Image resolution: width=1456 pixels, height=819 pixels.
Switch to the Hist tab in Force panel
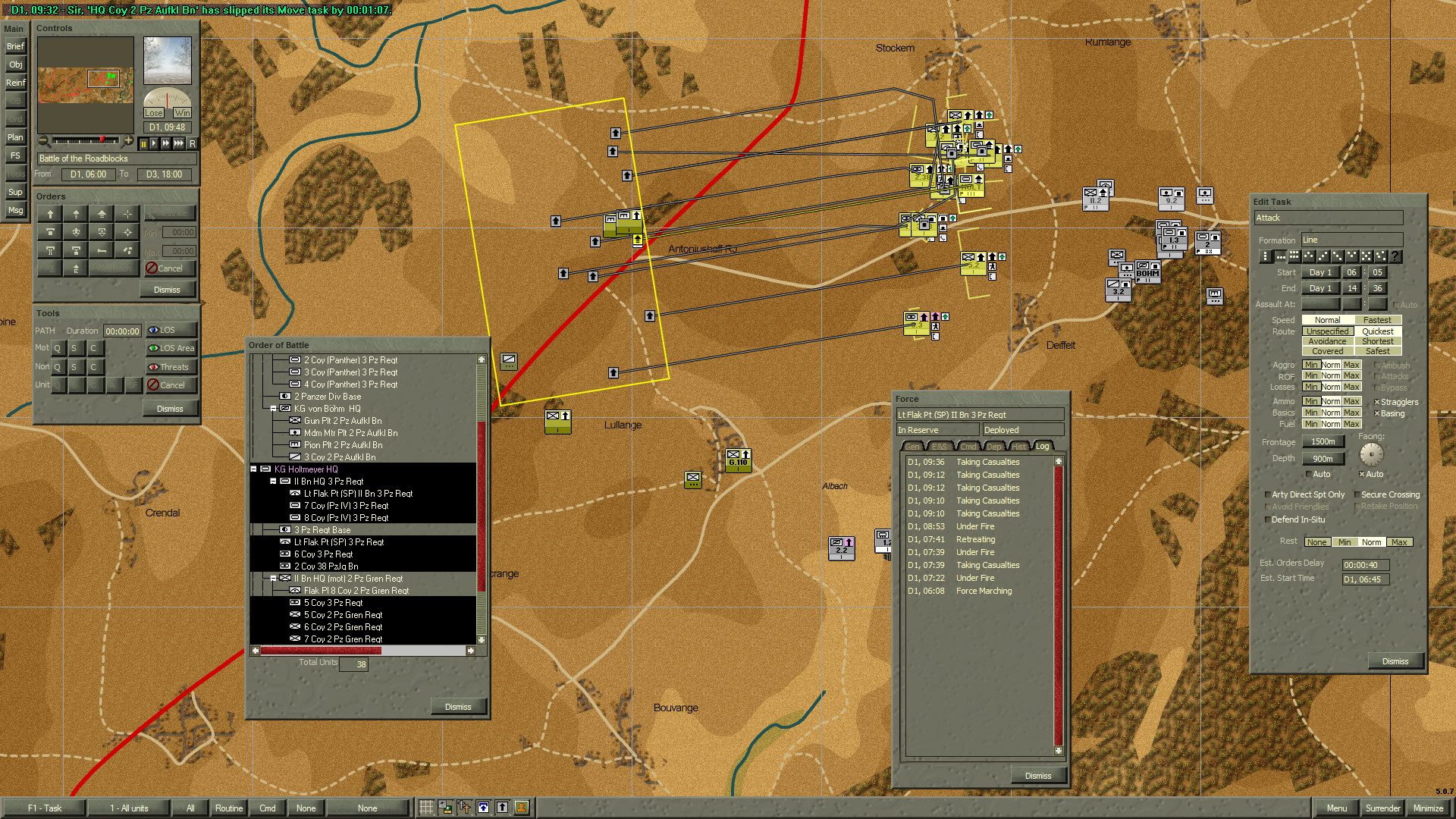click(1018, 447)
